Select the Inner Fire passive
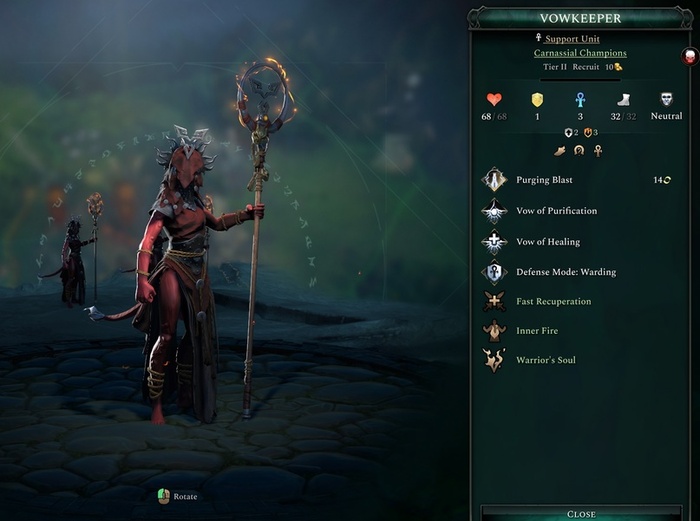This screenshot has width=700, height=521. point(538,331)
